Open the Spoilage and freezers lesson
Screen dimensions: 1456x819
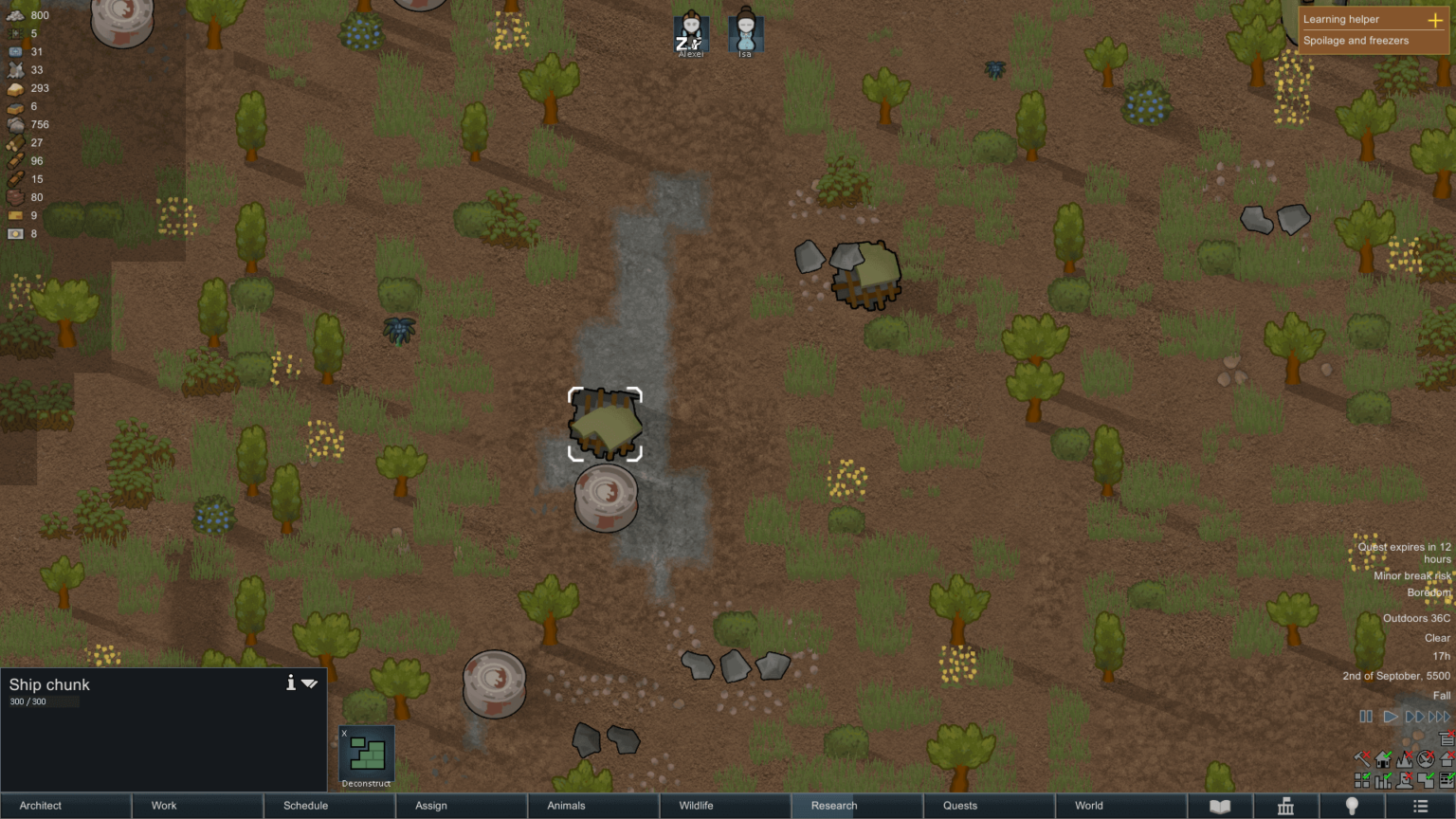(1357, 40)
